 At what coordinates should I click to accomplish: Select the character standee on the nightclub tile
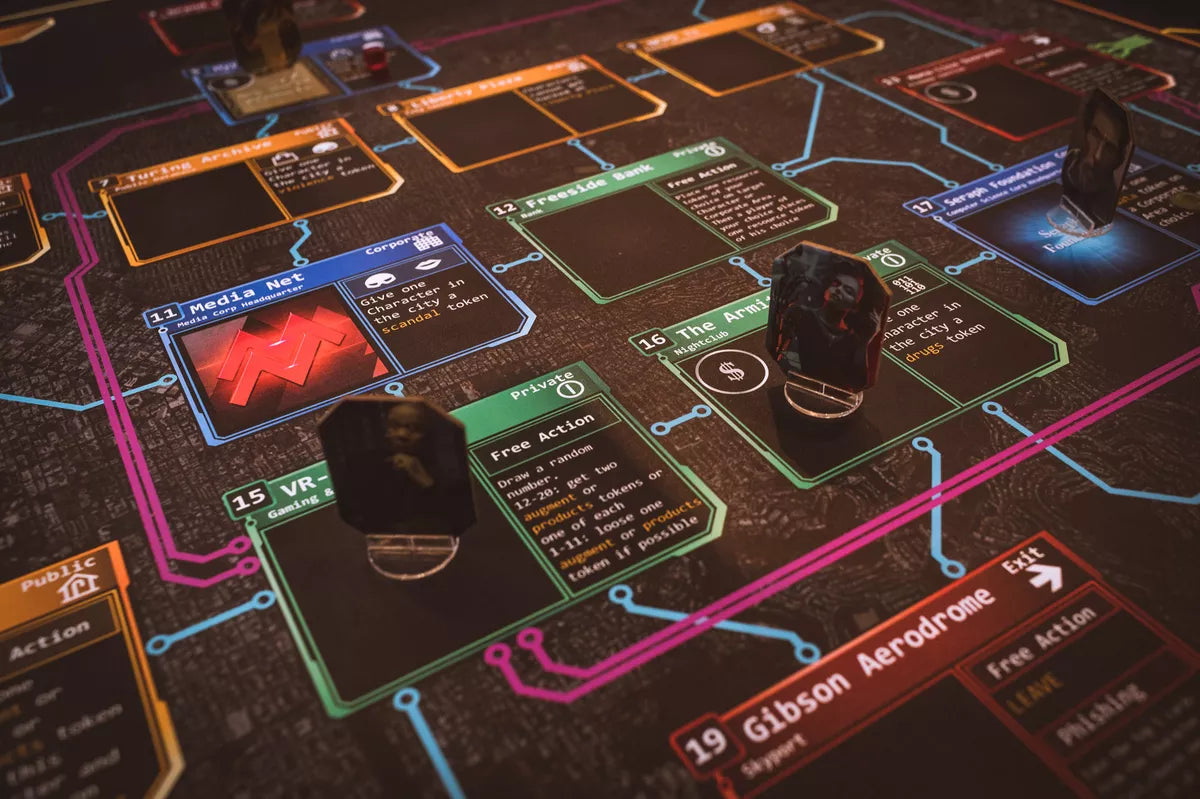click(826, 320)
